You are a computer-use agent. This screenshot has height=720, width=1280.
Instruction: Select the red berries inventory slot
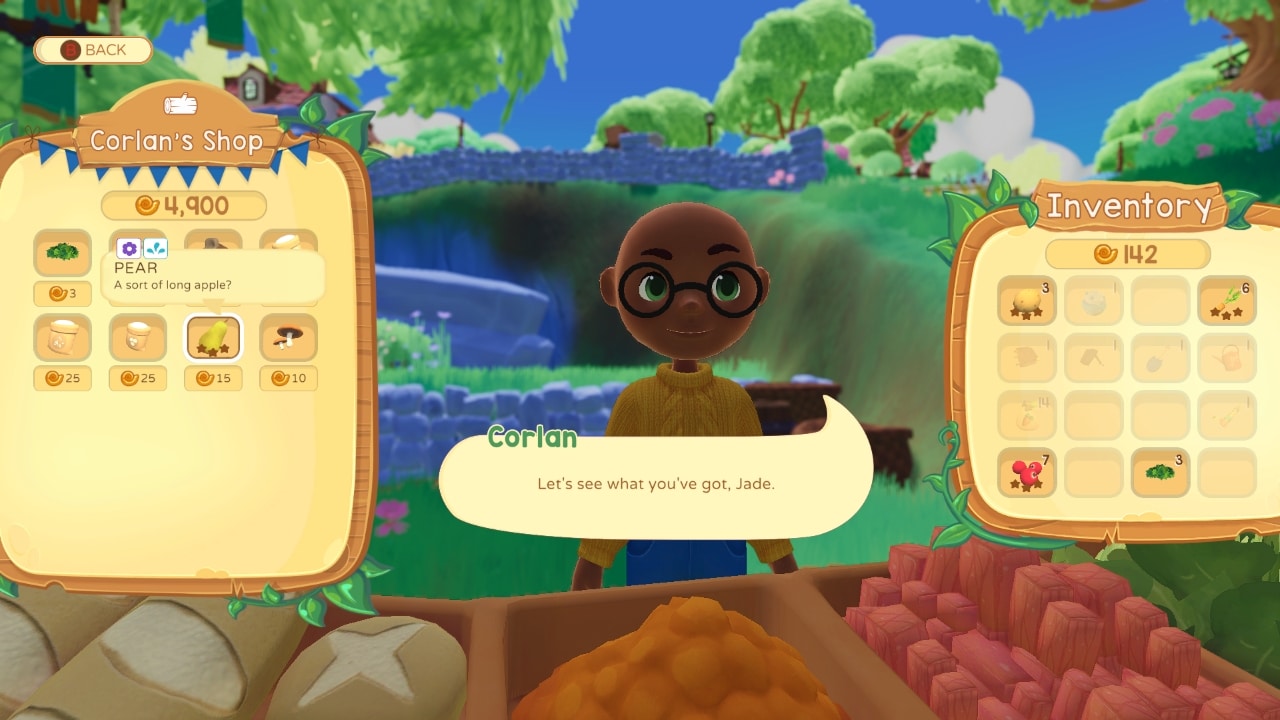[1026, 472]
